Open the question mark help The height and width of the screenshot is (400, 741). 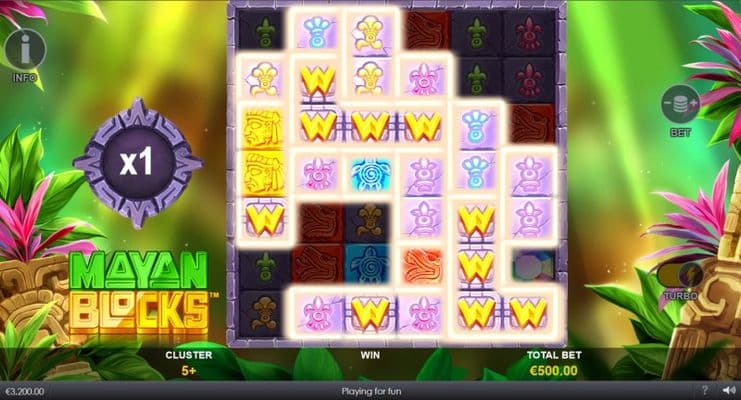(x=704, y=391)
